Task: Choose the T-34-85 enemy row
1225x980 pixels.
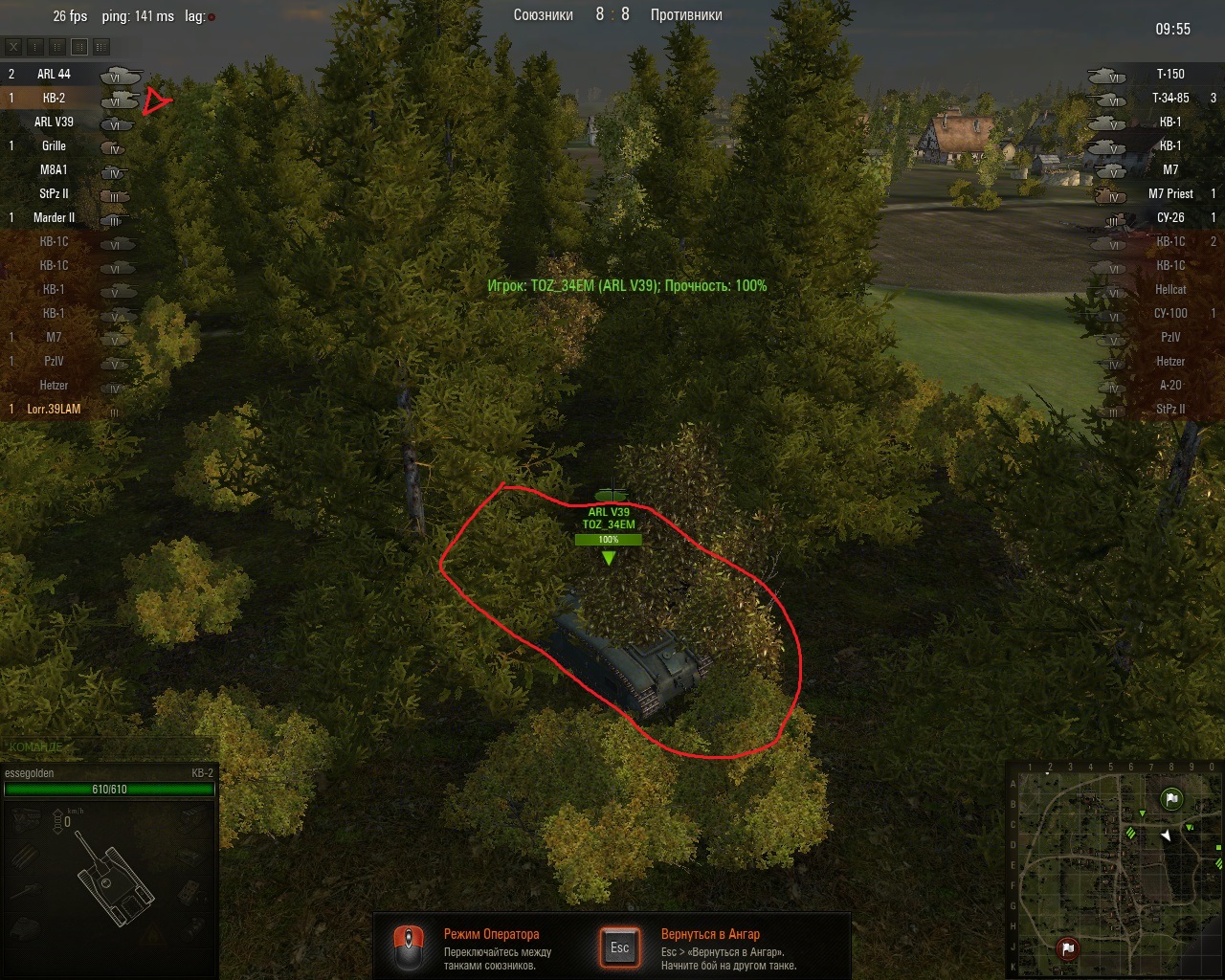Action: 1169,98
